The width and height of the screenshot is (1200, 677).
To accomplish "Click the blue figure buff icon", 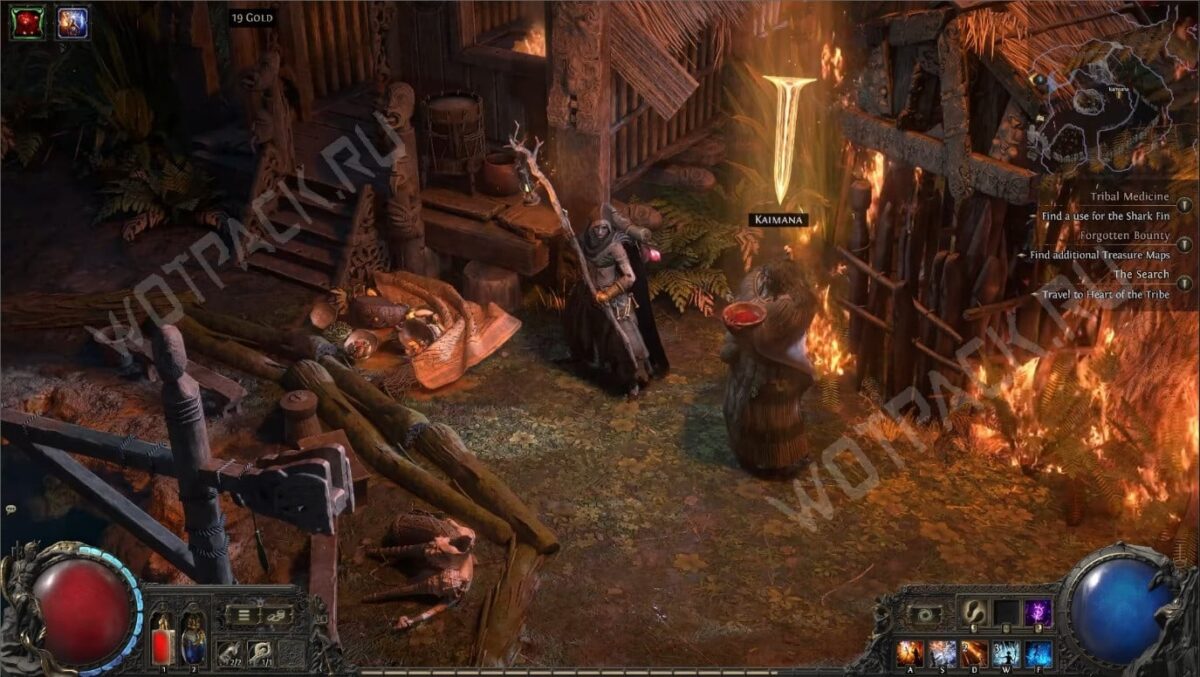I will [x=72, y=22].
